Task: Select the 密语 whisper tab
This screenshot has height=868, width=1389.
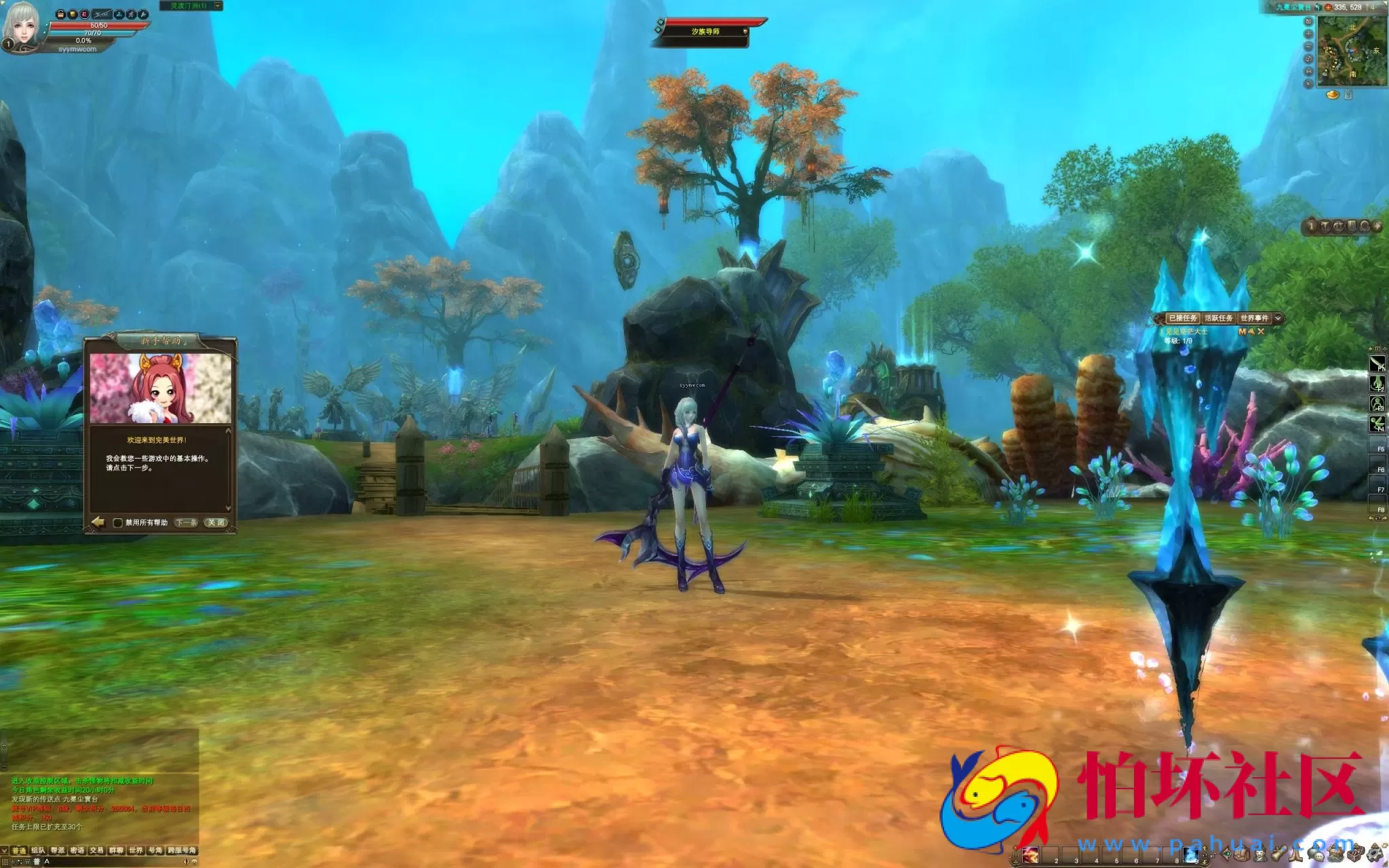Action: pyautogui.click(x=77, y=850)
